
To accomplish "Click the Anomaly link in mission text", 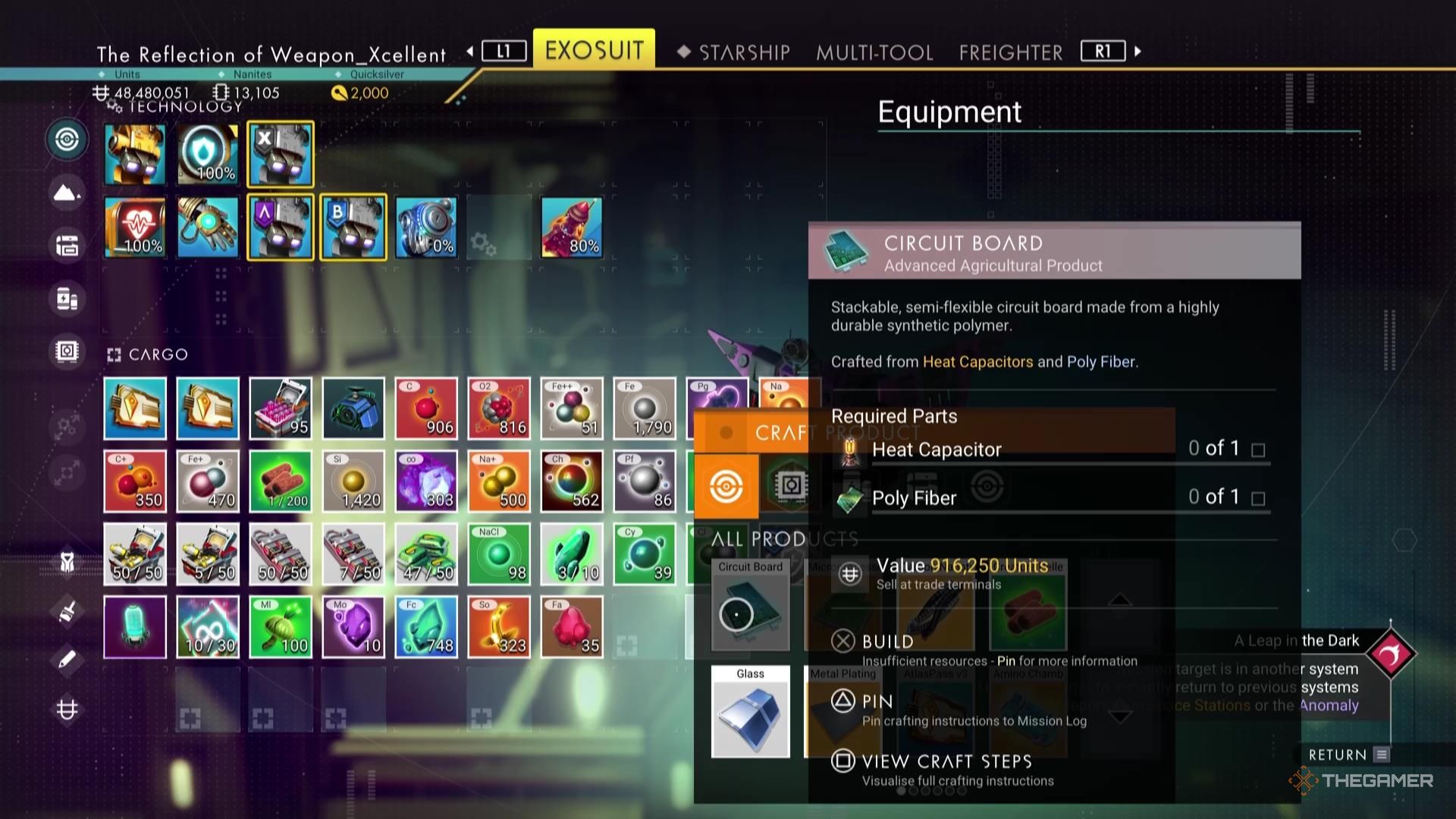I will click(x=1329, y=705).
